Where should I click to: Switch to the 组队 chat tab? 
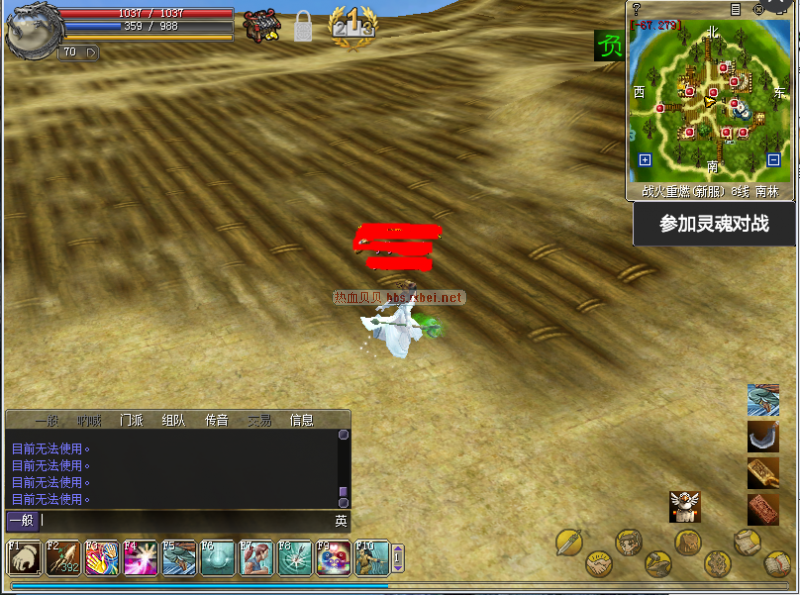[x=173, y=420]
